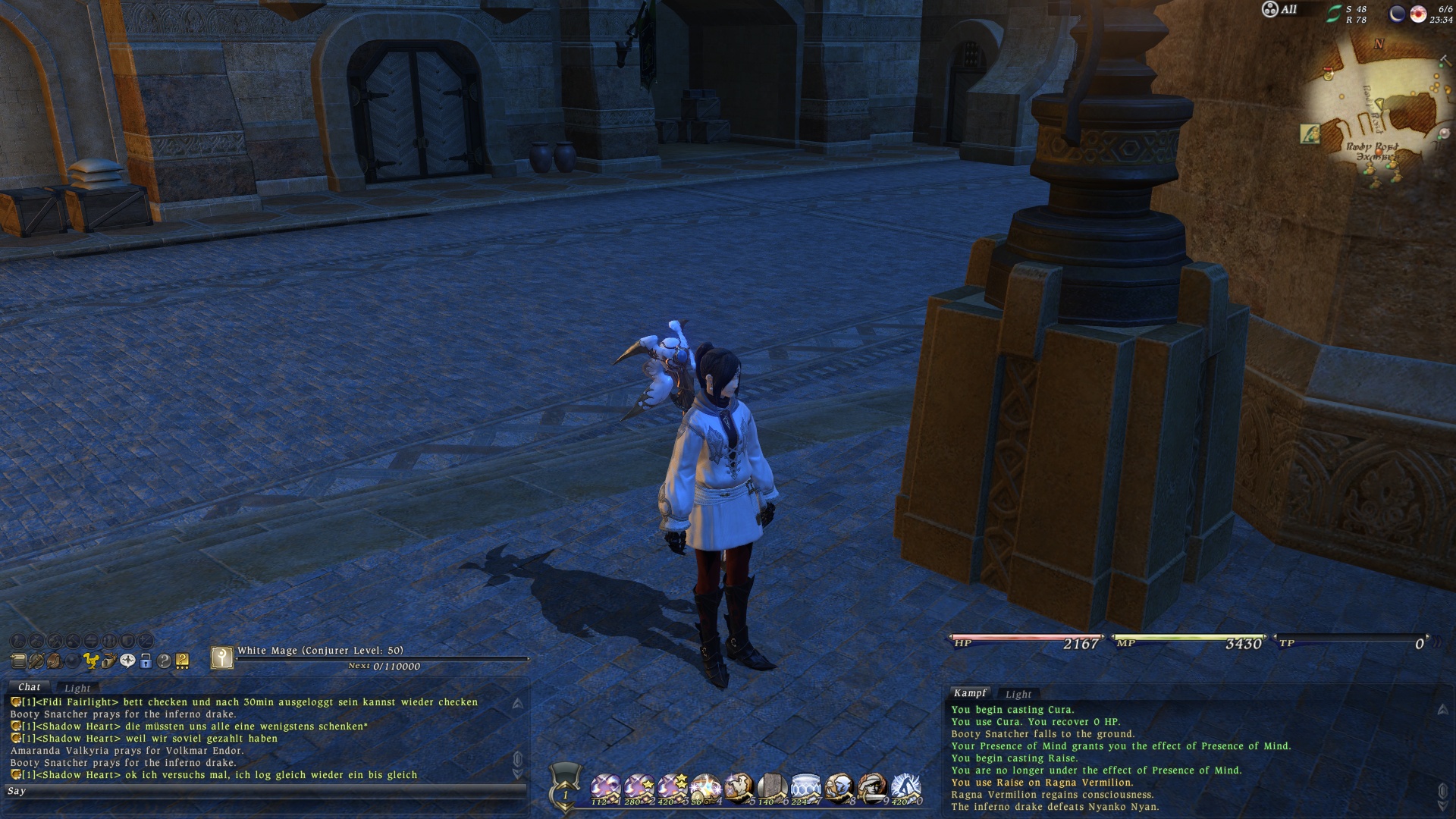Click the White Mage class staff icon
Screen dimensions: 1456x819
pos(221,657)
